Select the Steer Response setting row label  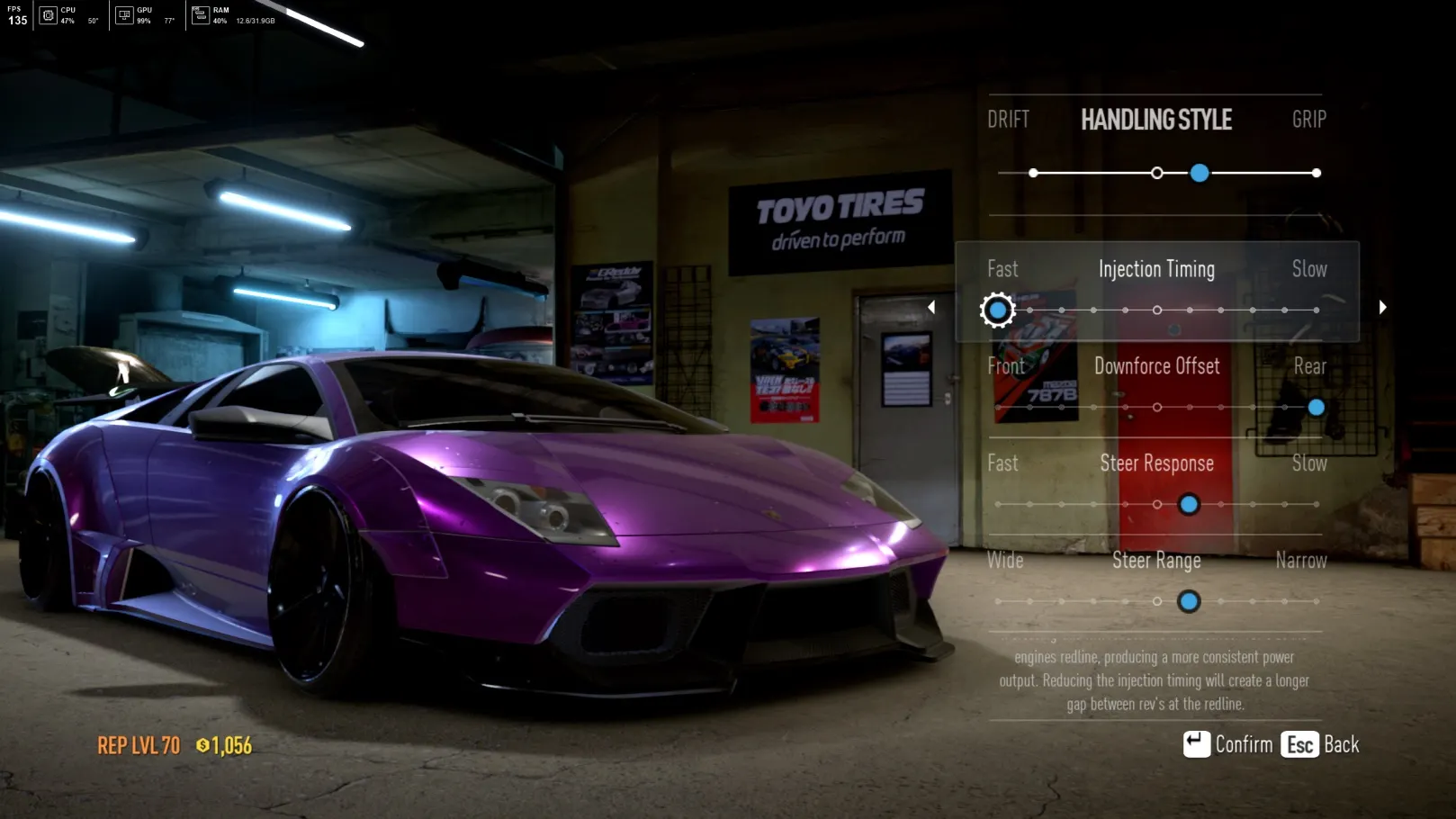(1156, 463)
